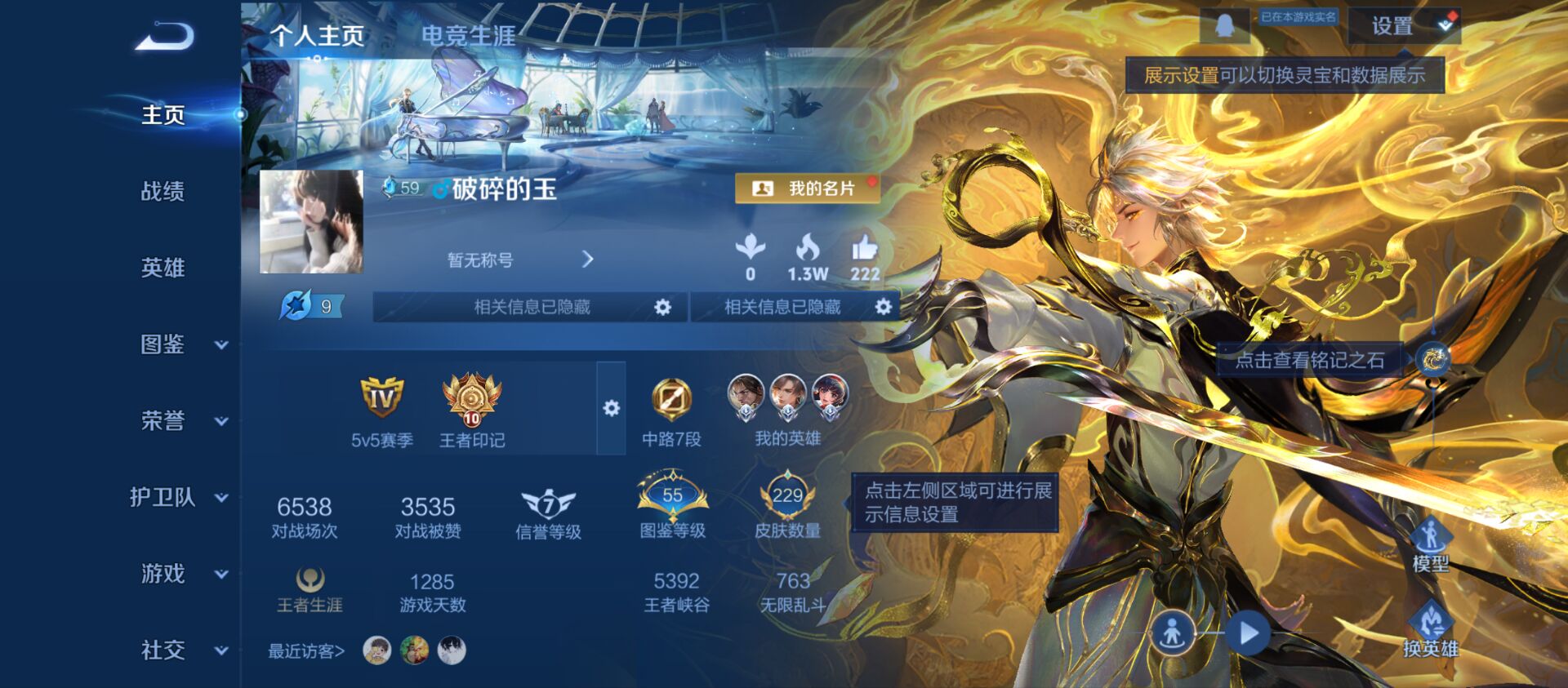Click the 我的名片 button
Screen dimensions: 1568x688
pos(808,189)
